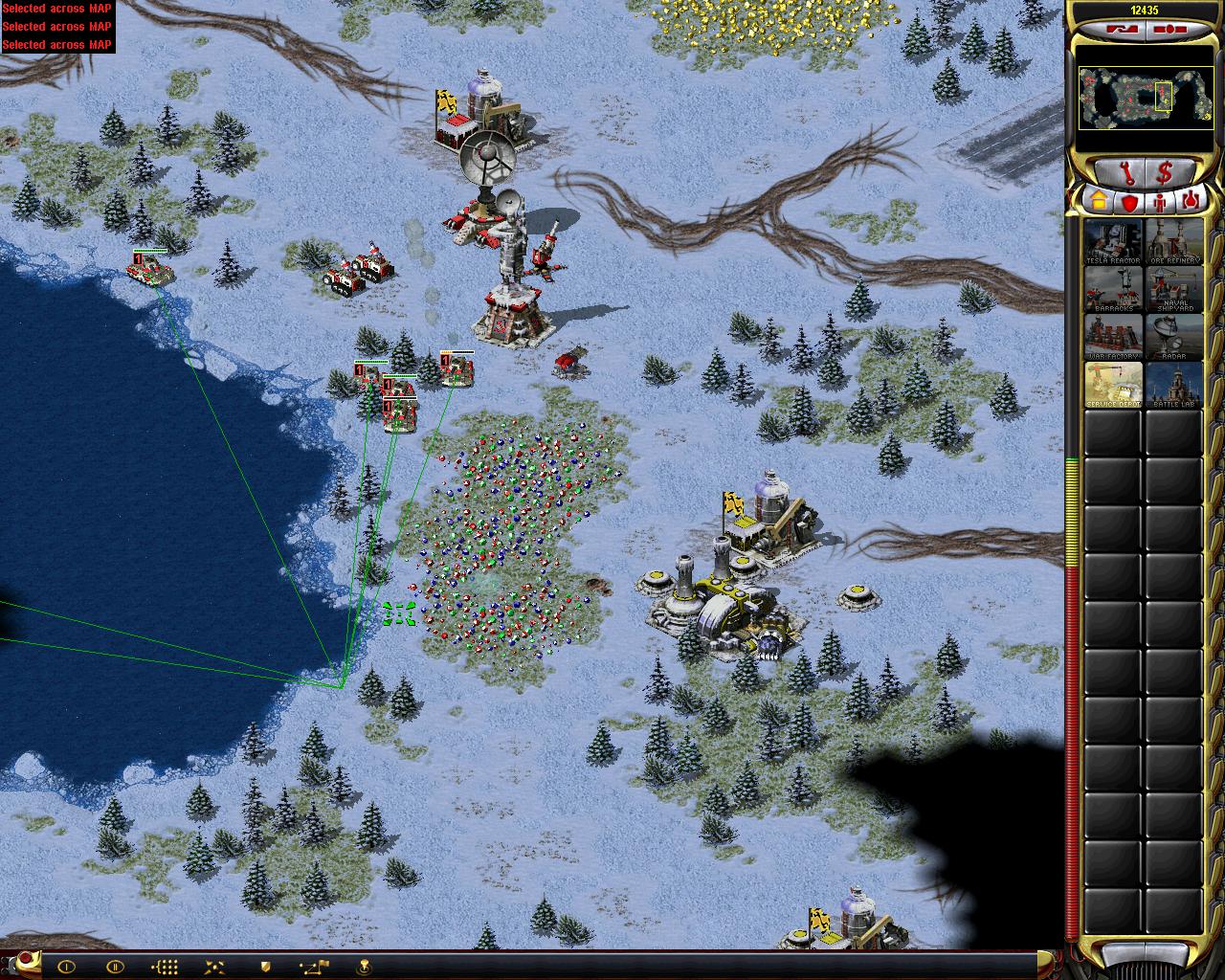Choose the Barracks build icon
The width and height of the screenshot is (1225, 980).
[x=1113, y=289]
